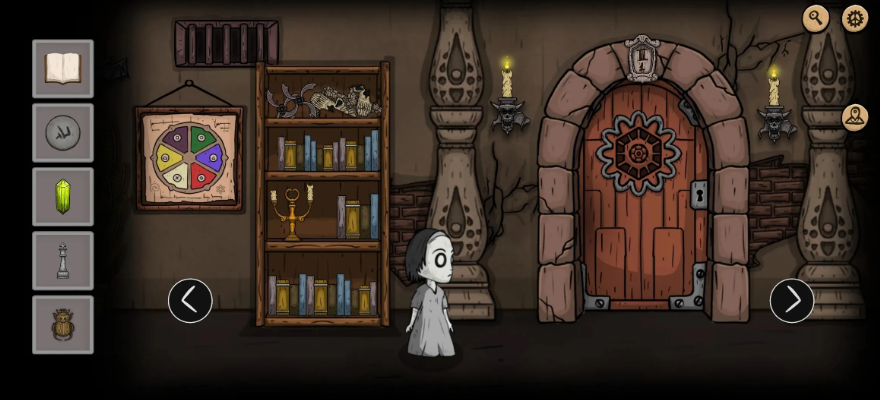Choose the white chess piece slot

(63, 261)
